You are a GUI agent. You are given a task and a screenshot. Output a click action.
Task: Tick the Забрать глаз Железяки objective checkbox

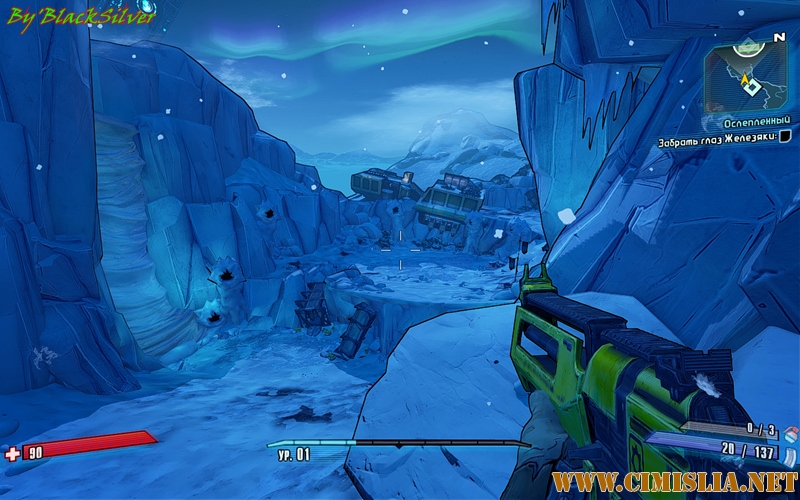click(x=784, y=136)
